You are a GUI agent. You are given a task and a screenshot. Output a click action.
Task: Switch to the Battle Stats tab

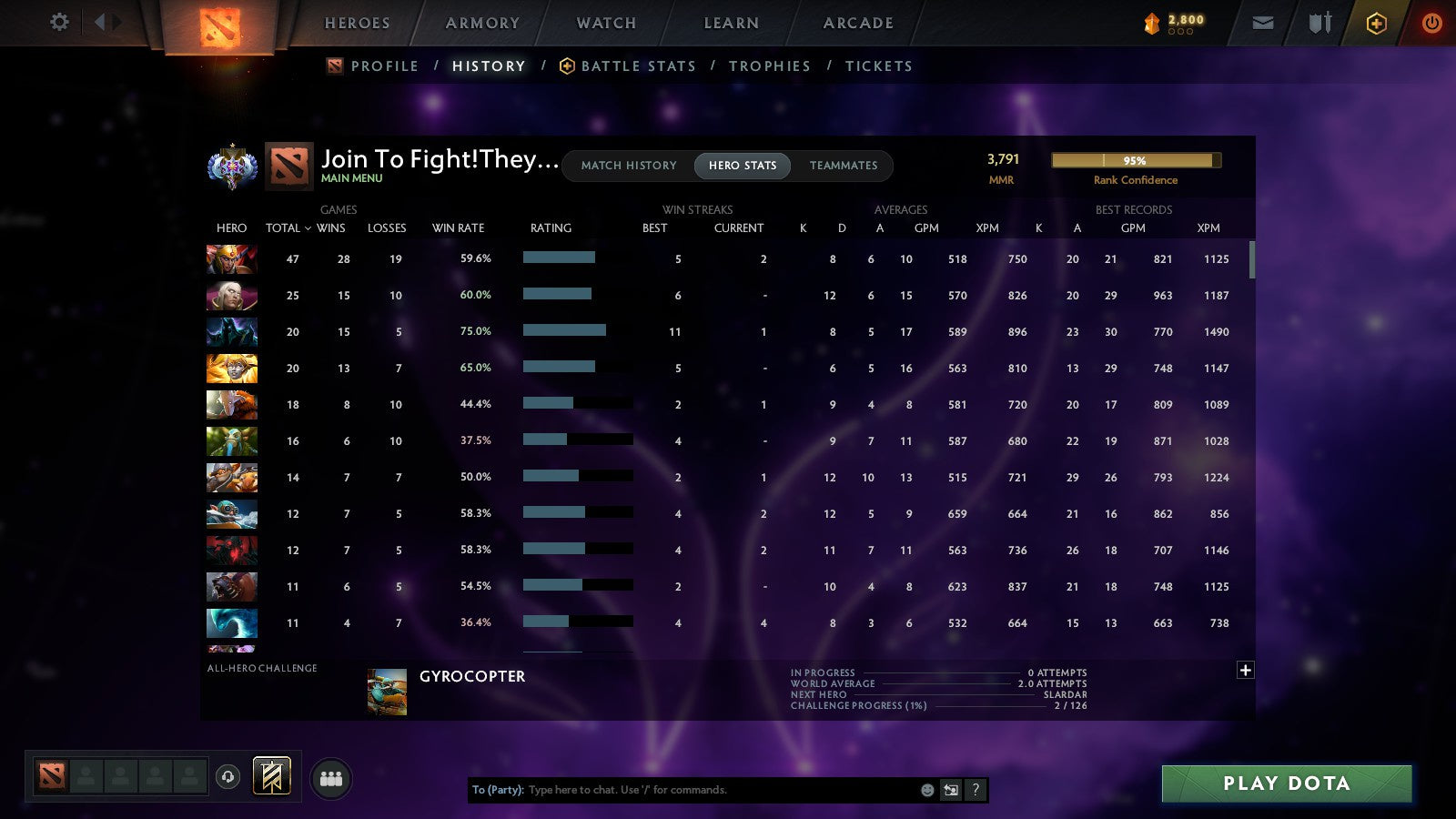(x=638, y=66)
